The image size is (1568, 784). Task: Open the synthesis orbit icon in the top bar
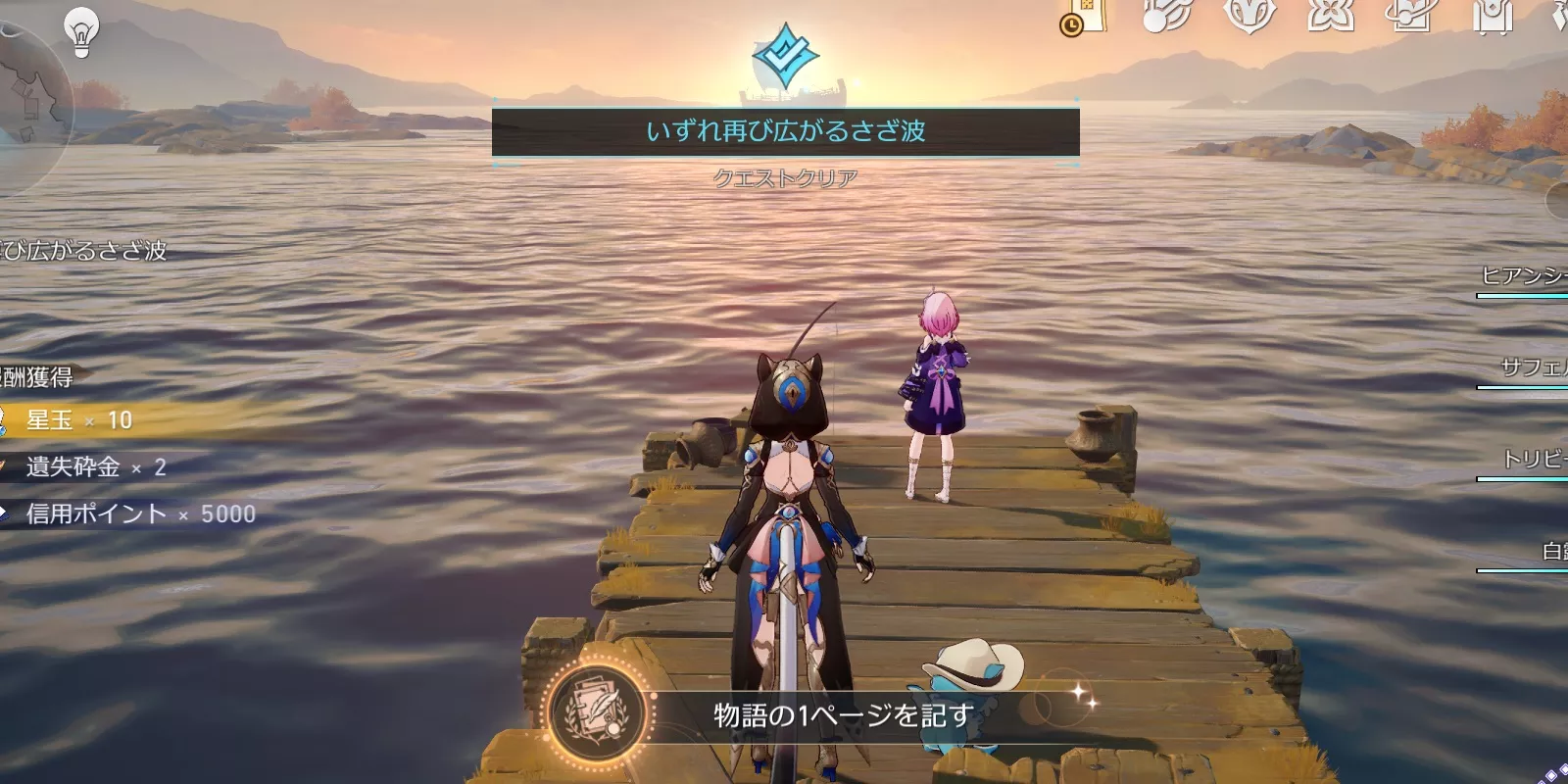click(1411, 18)
